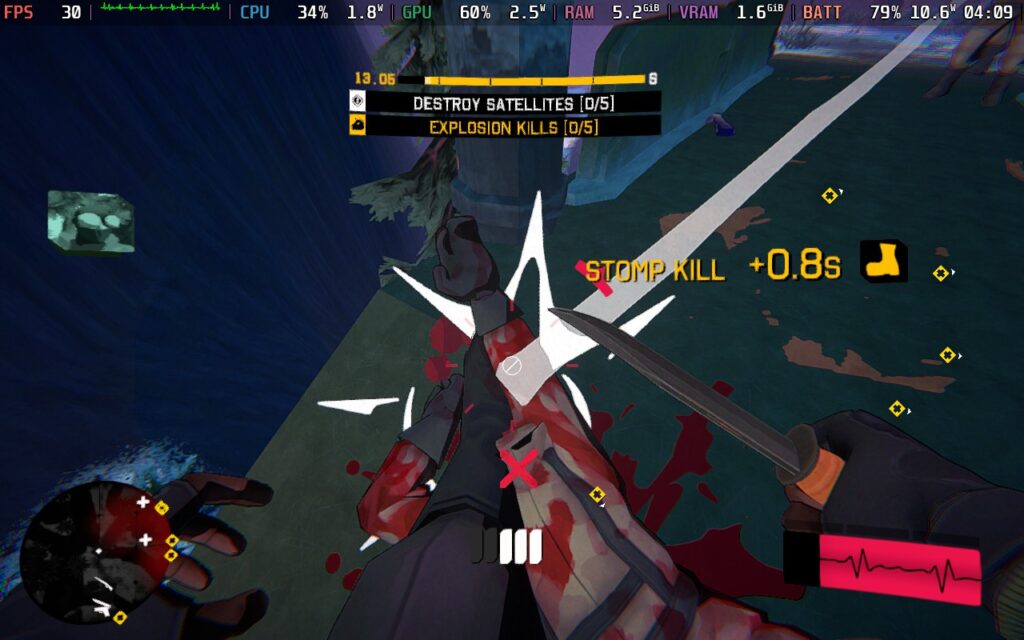This screenshot has width=1024, height=640.
Task: Click the stomp kill boot icon
Action: [884, 261]
